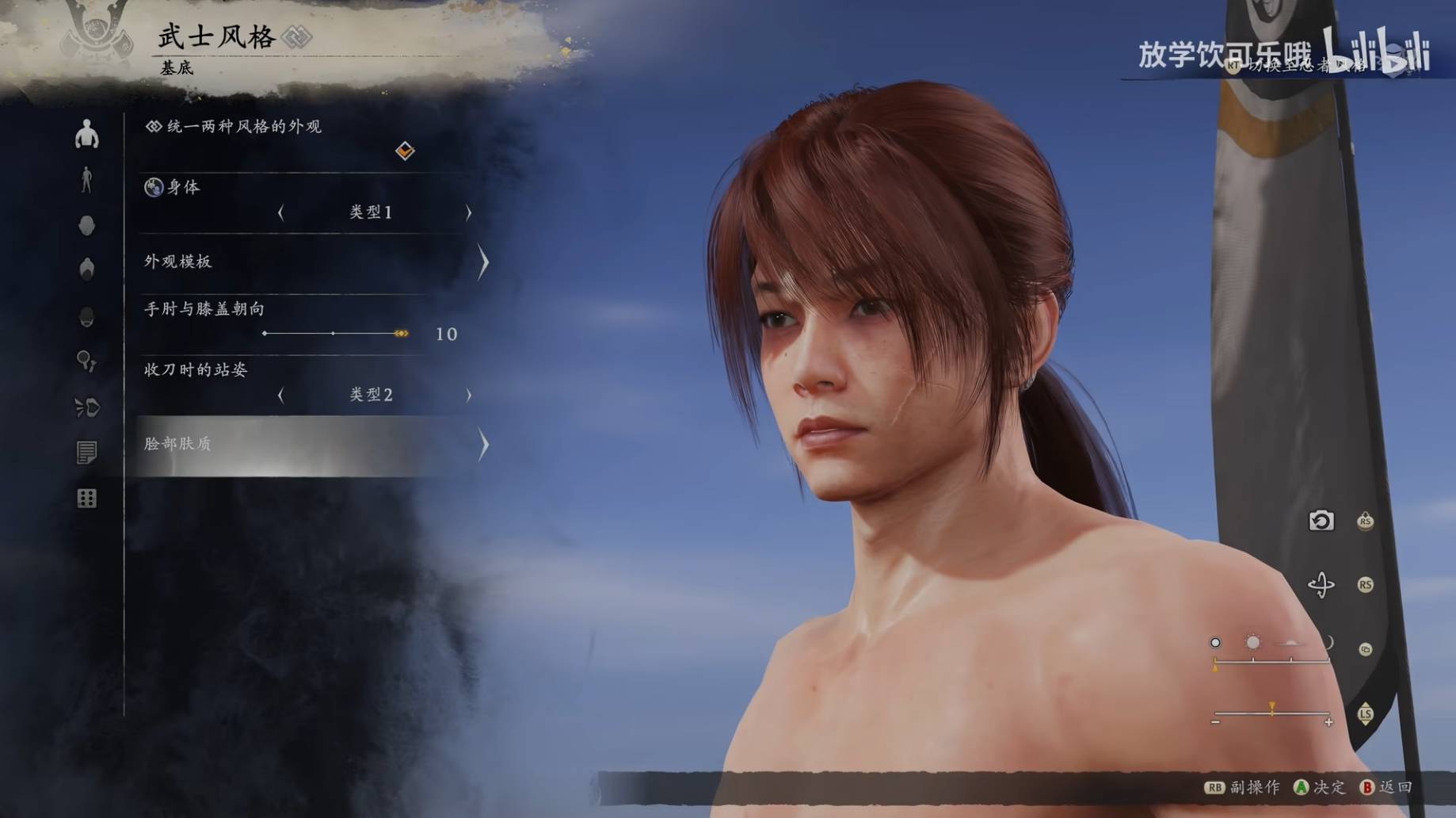
Task: Select previous 收刀时的站姿 stance type with left arrow
Action: click(x=281, y=395)
